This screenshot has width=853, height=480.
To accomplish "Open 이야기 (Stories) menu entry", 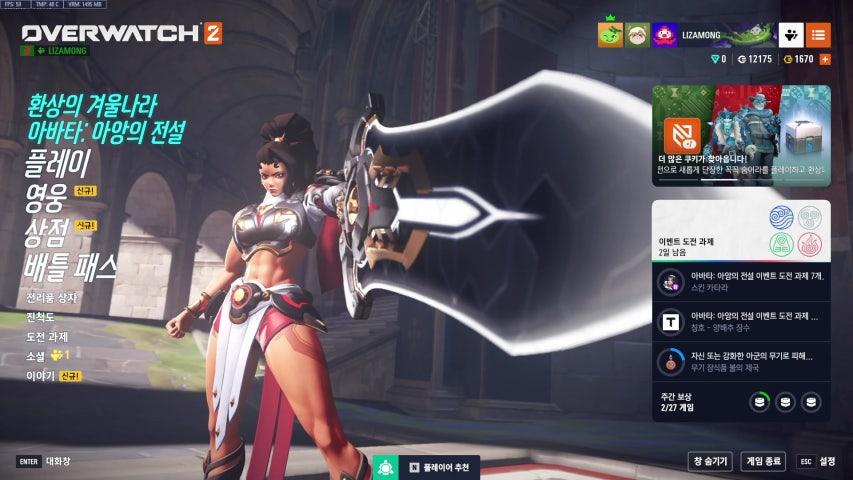I will (x=40, y=375).
